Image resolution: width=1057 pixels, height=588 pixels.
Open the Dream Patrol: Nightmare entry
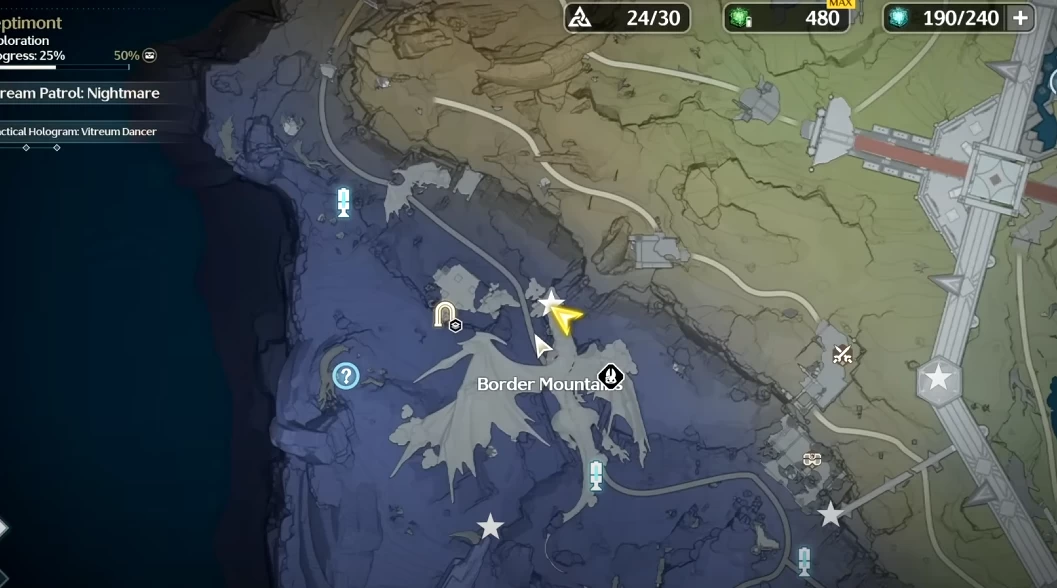[x=80, y=93]
